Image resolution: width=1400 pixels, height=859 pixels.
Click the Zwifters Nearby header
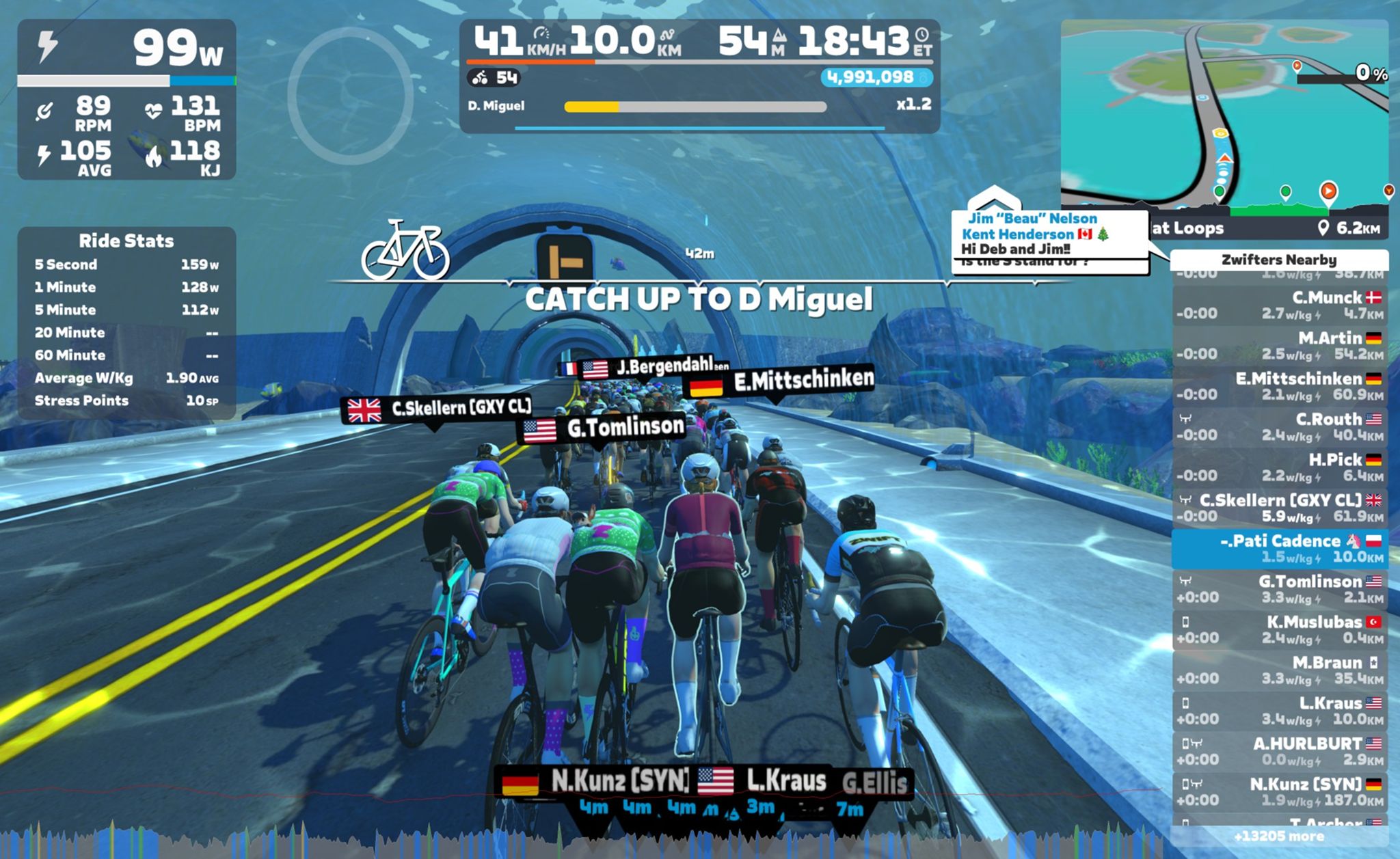1278,260
